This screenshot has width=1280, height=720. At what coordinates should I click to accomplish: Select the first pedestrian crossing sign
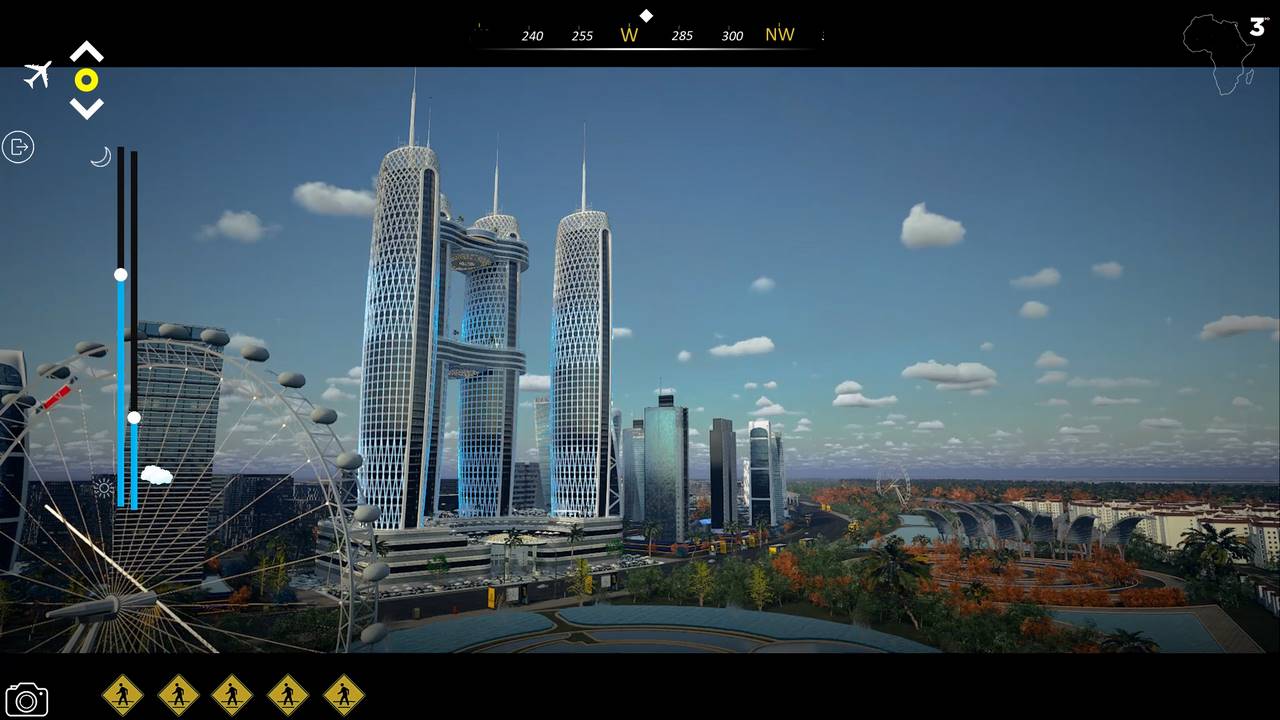click(123, 694)
